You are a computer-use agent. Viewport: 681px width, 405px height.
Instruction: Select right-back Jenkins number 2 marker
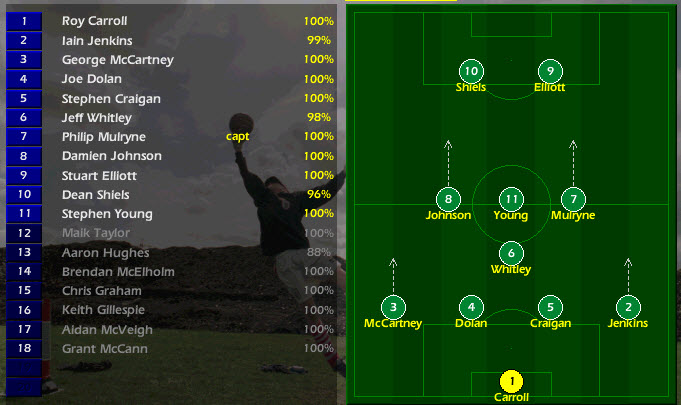(628, 307)
